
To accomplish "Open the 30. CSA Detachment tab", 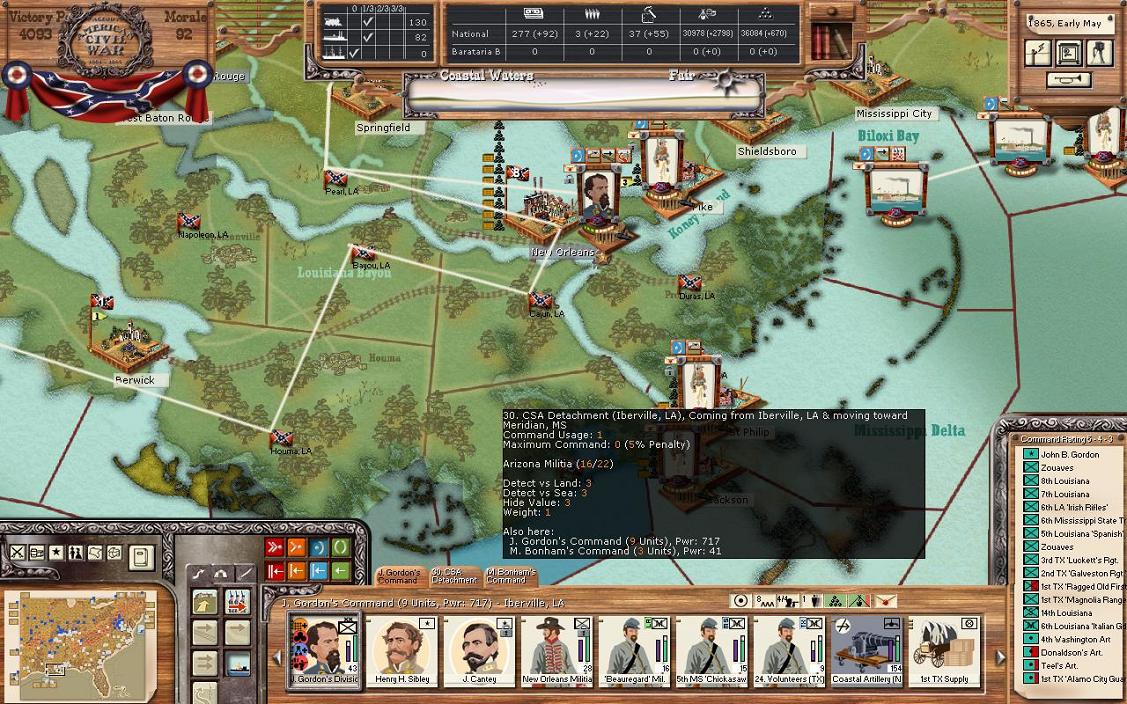I will [454, 576].
